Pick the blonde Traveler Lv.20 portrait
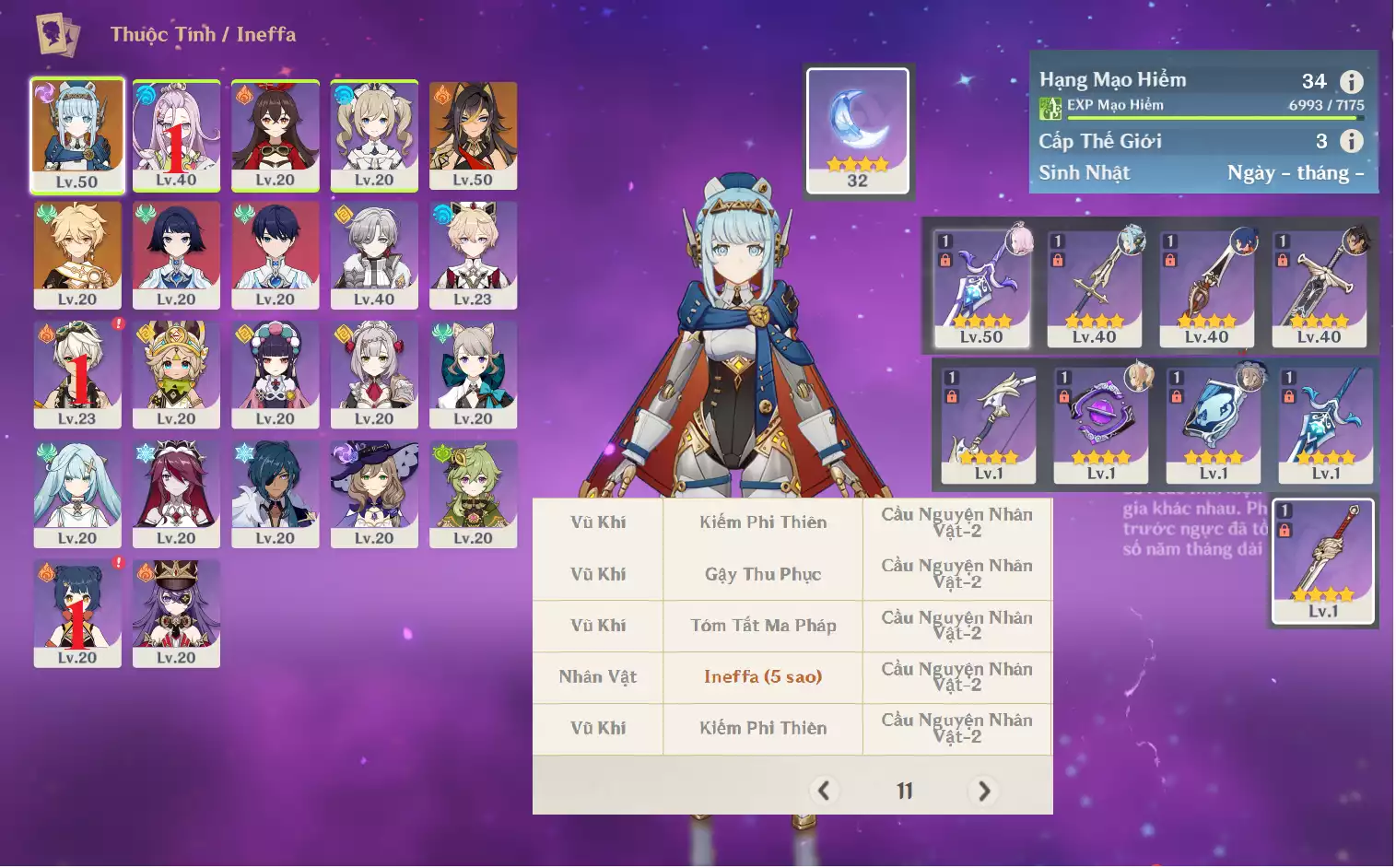1396x868 pixels. pos(77,254)
